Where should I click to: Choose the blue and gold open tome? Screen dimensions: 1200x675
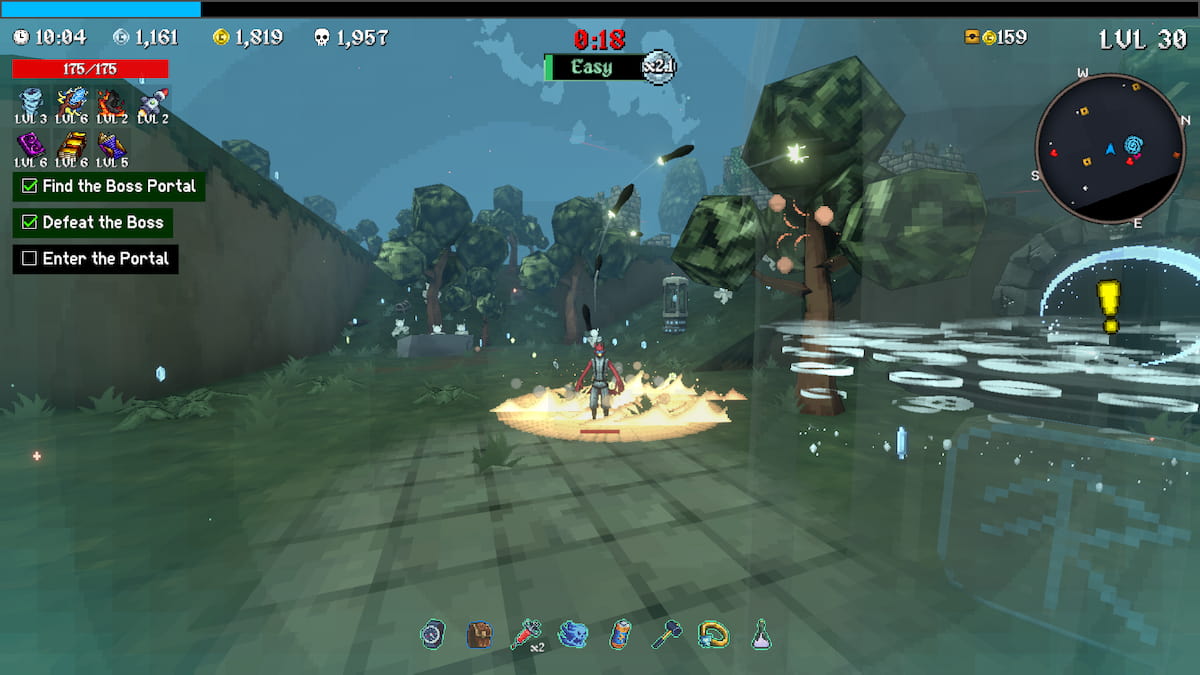pyautogui.click(x=111, y=144)
